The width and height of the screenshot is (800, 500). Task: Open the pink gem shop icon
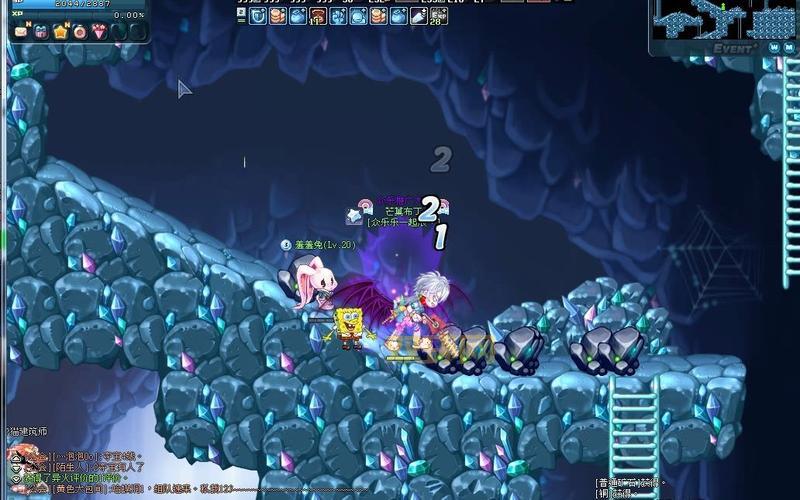[x=98, y=32]
